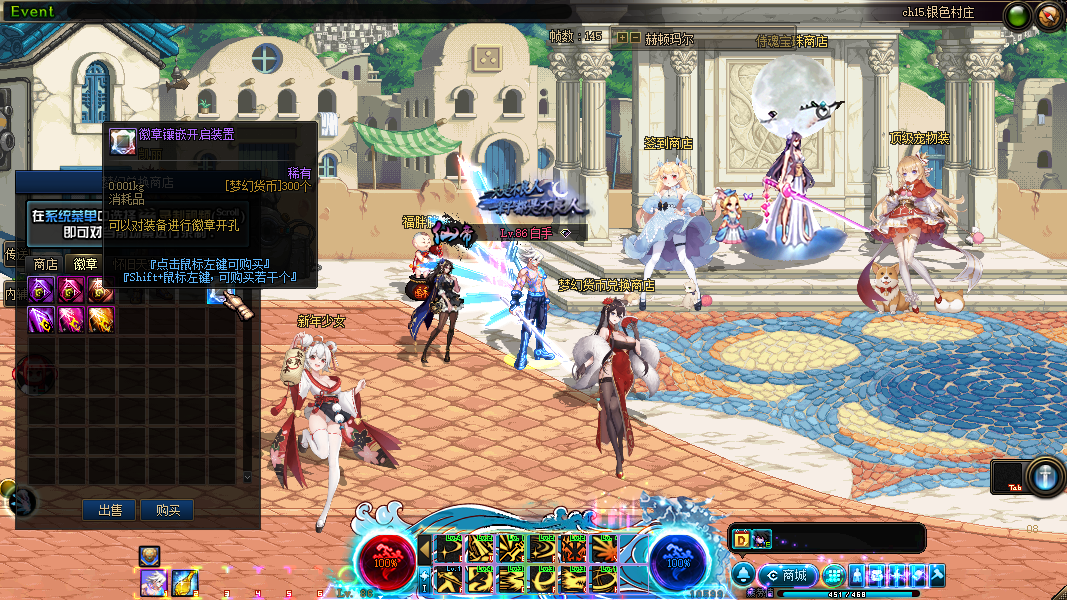Switch to the 商店 shop tab
The width and height of the screenshot is (1067, 600).
[x=45, y=264]
